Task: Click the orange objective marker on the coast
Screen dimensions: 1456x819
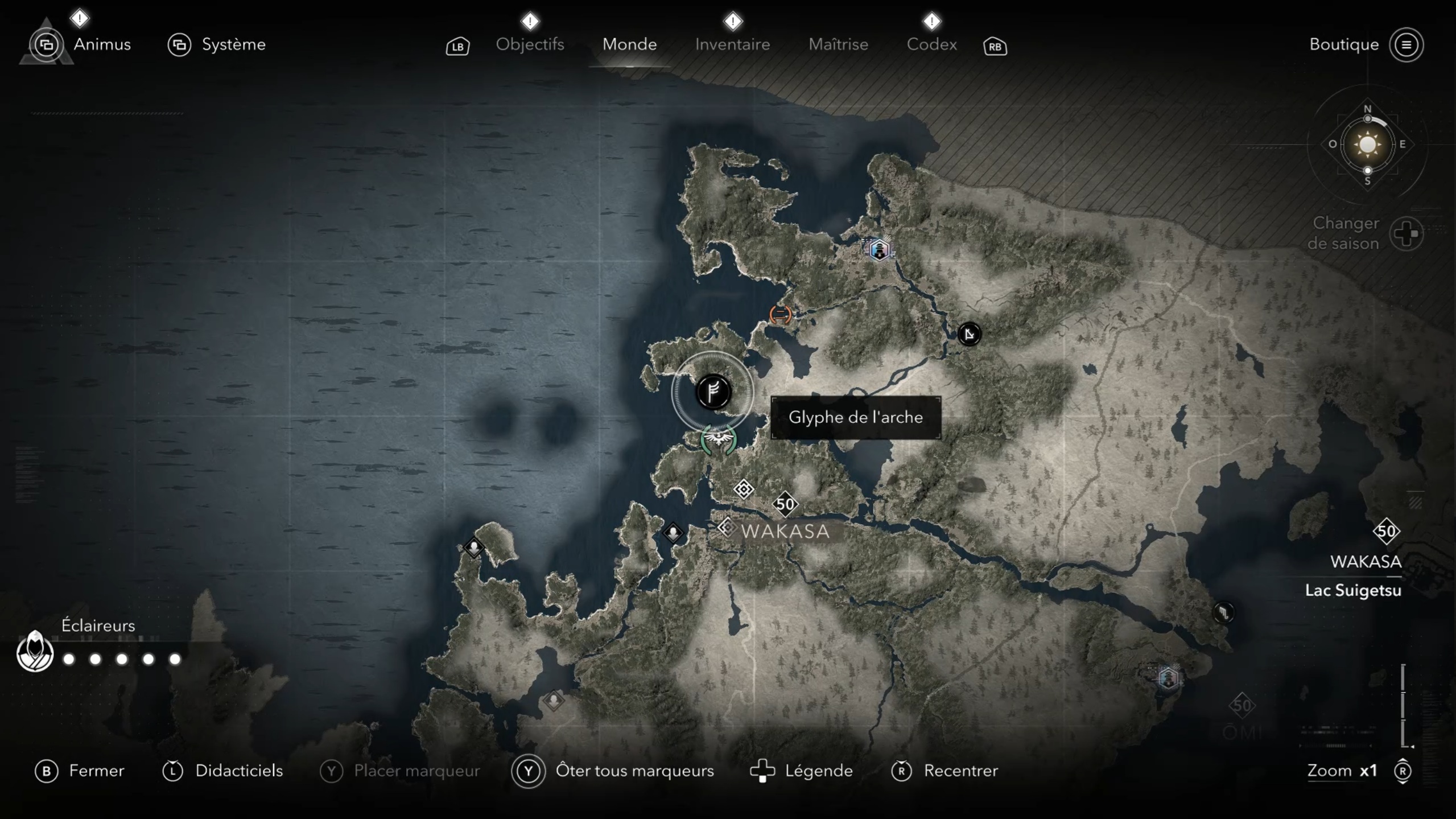Action: [x=780, y=314]
